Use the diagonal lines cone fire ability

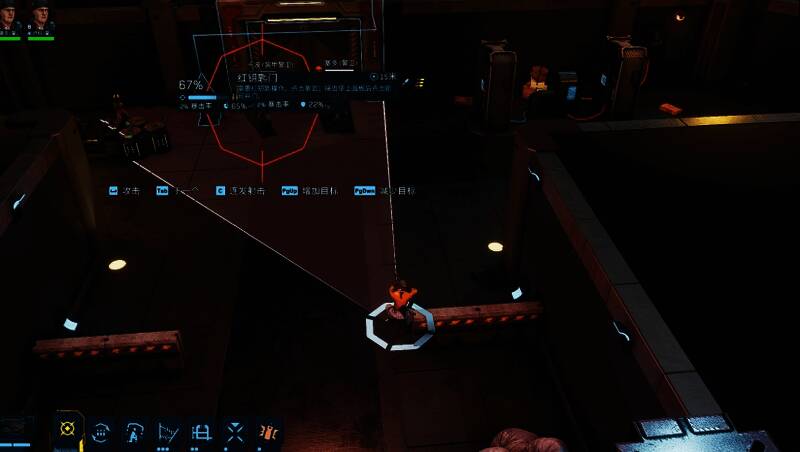click(168, 431)
